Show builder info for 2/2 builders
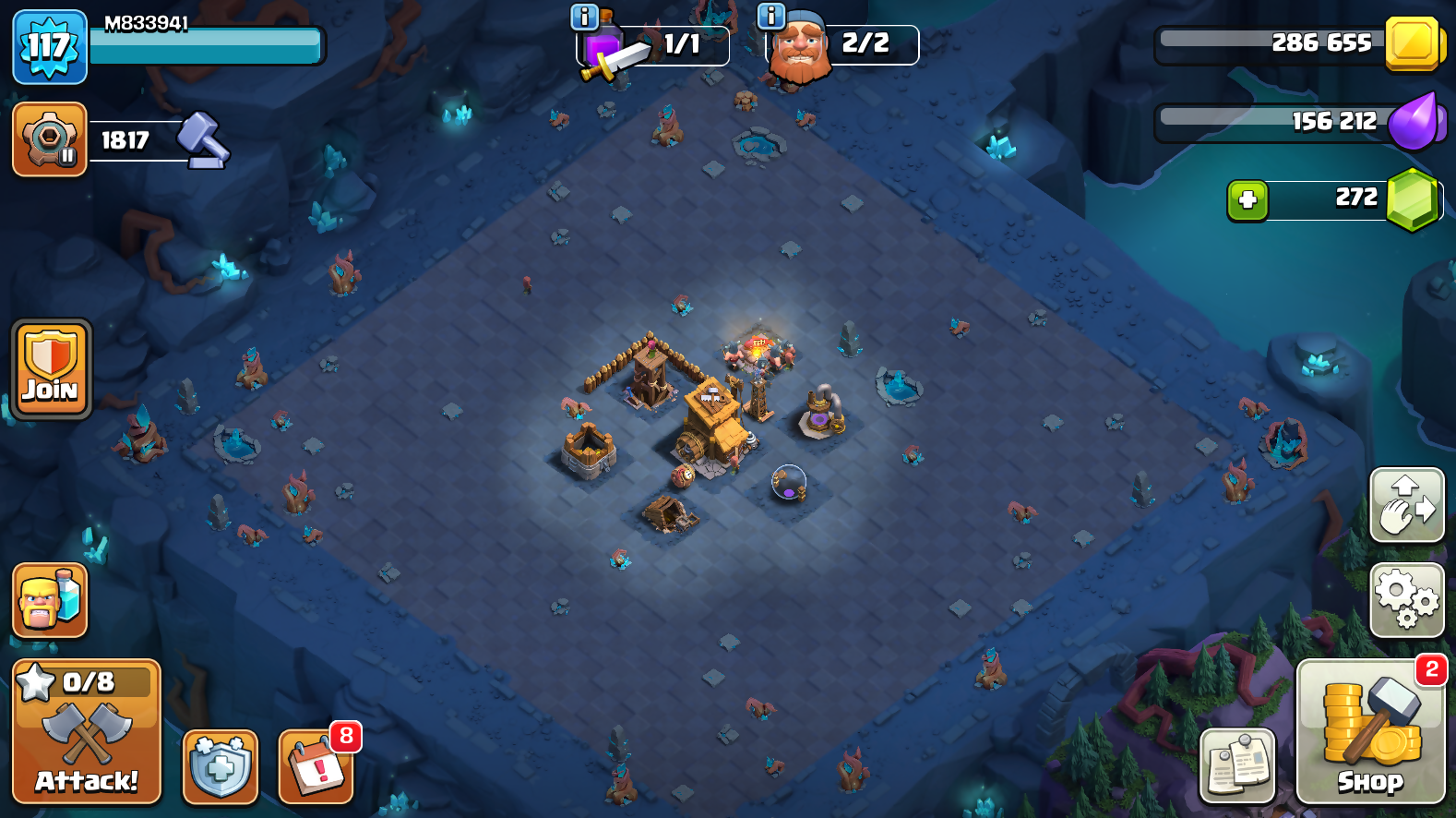 (770, 16)
